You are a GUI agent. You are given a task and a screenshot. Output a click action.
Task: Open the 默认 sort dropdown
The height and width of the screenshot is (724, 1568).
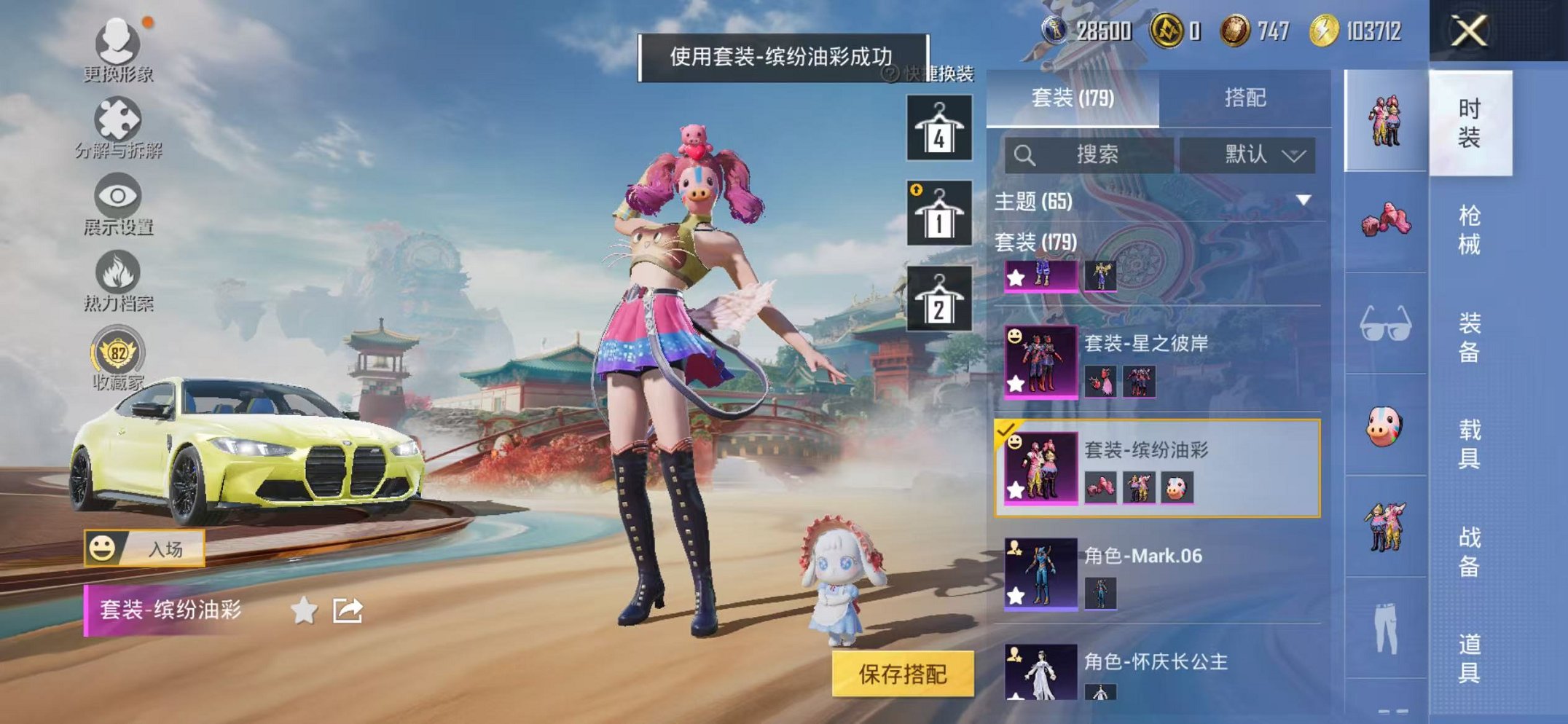coord(1254,154)
